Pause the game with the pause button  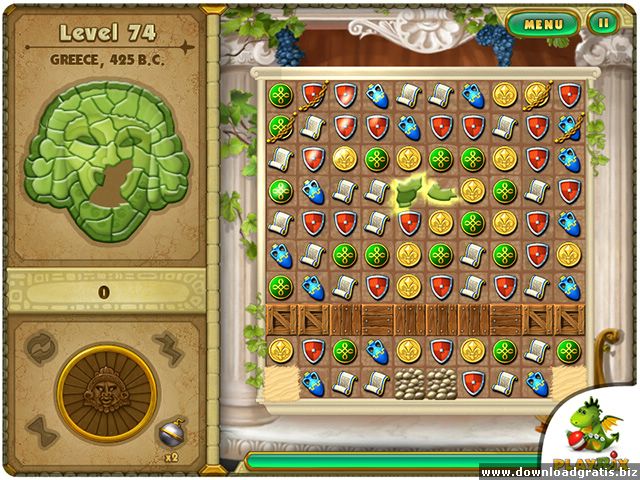(602, 22)
